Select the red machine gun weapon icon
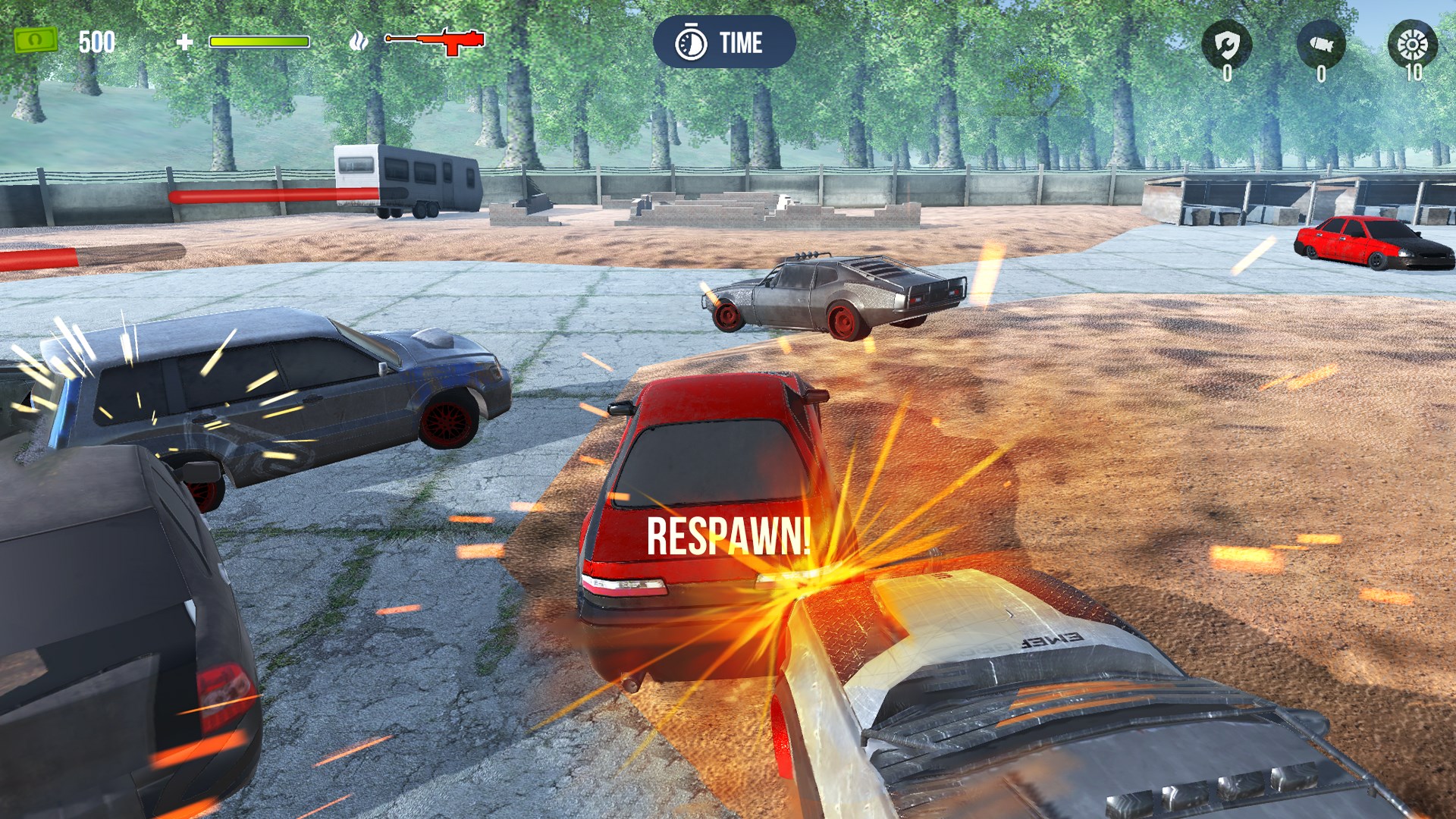The height and width of the screenshot is (819, 1456). (435, 41)
